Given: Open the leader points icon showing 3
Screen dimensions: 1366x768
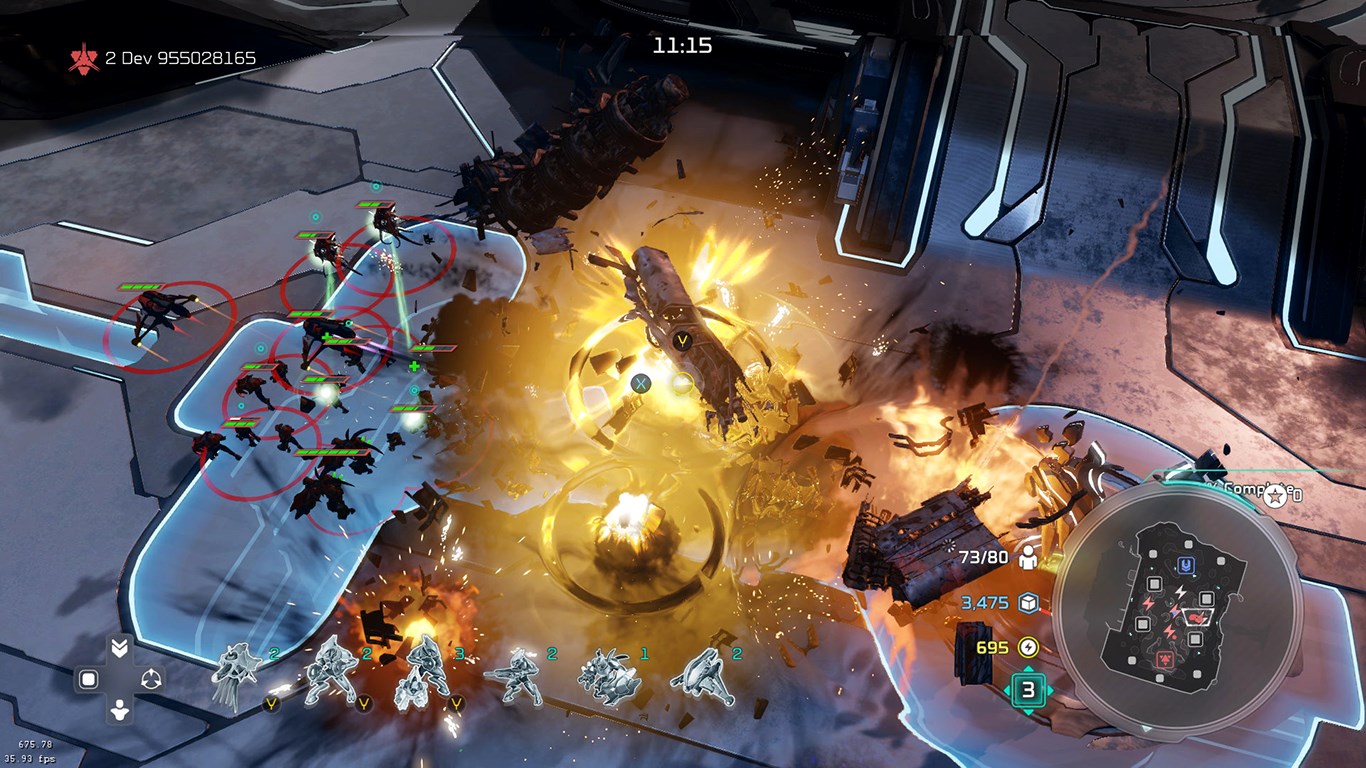Looking at the screenshot, I should tap(1028, 690).
